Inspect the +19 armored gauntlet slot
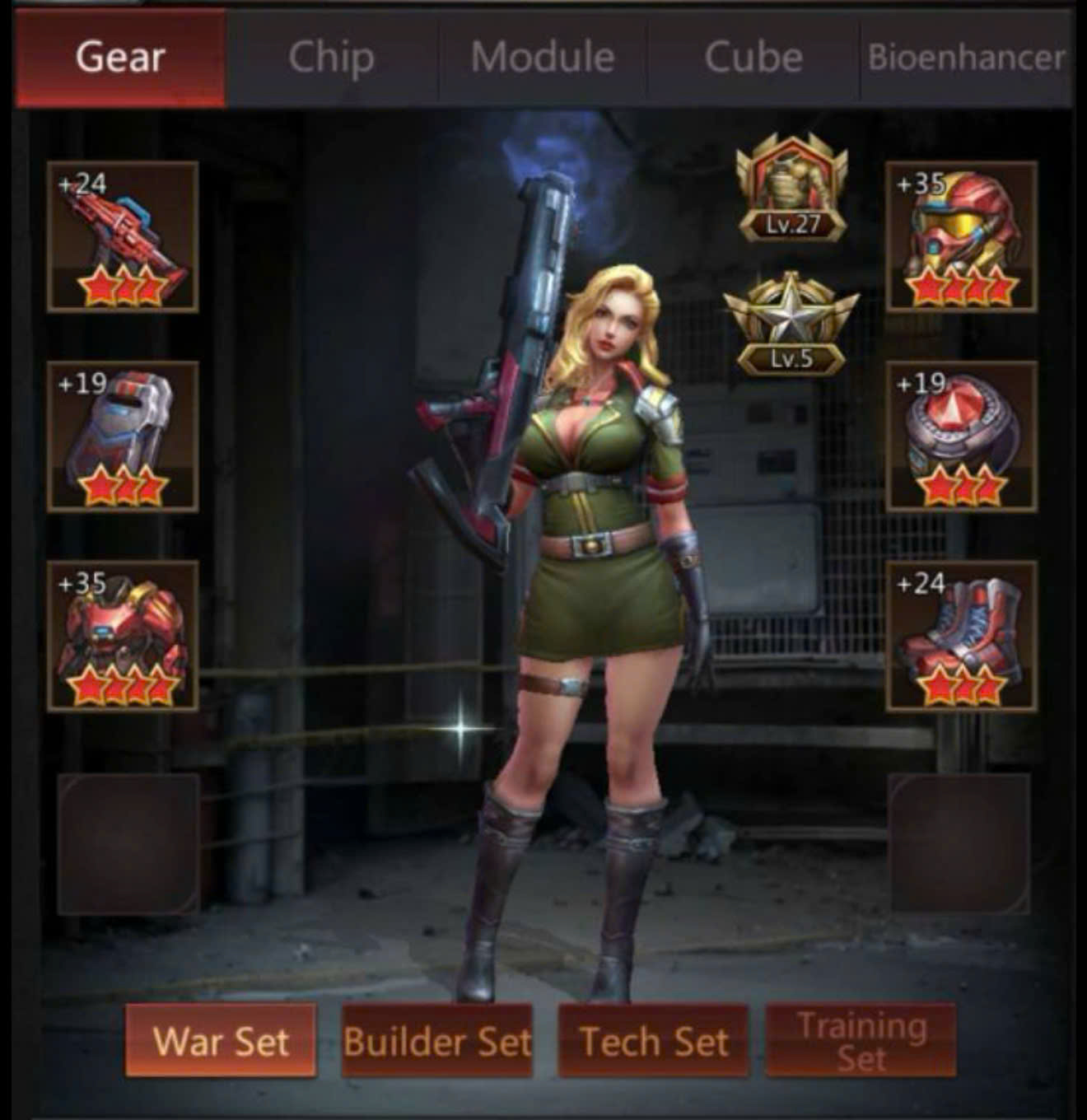This screenshot has height=1120, width=1087. (123, 436)
